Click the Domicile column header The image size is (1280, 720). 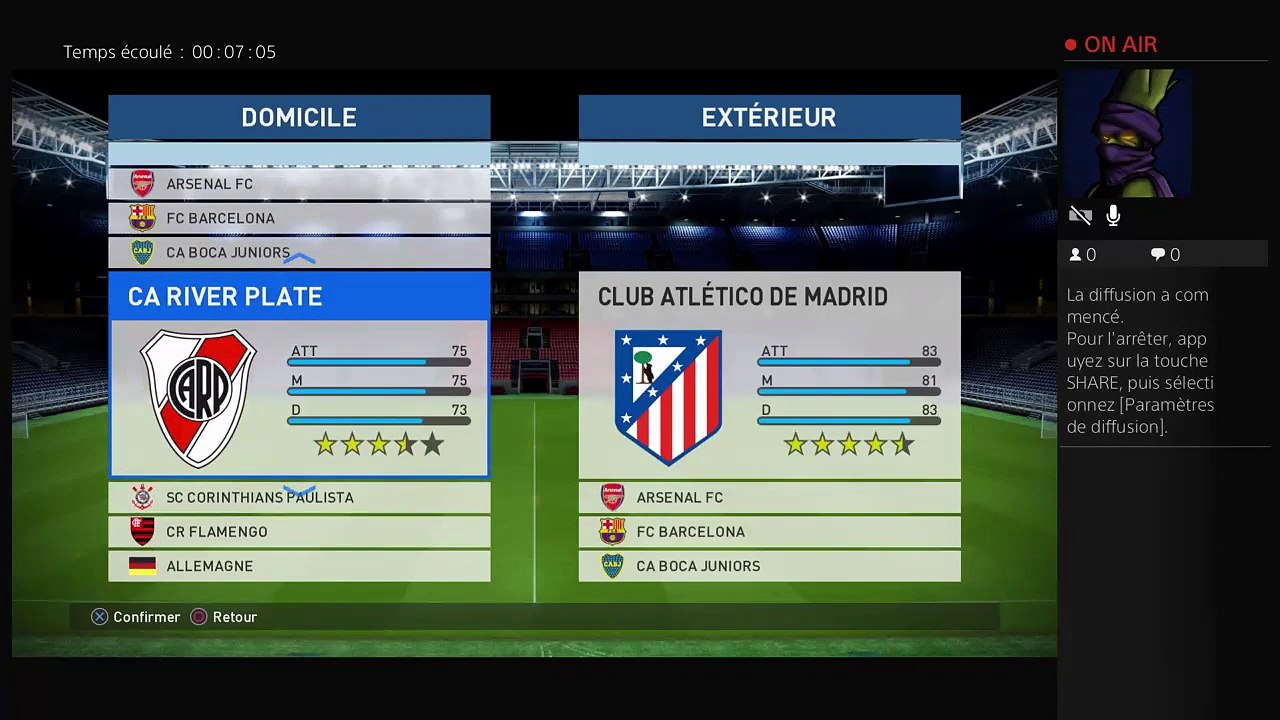pyautogui.click(x=299, y=117)
